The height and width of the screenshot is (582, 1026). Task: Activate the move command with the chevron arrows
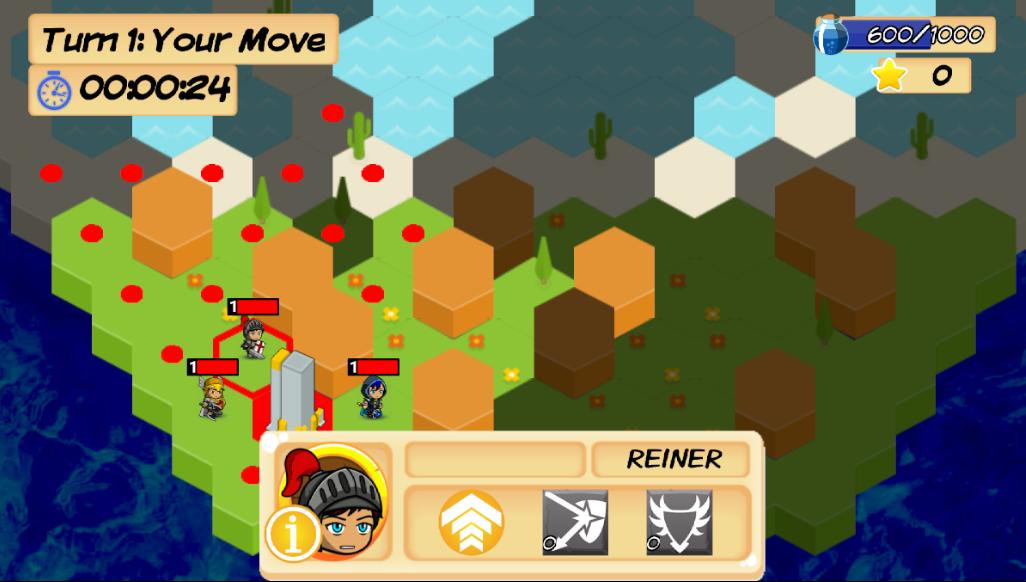[471, 522]
